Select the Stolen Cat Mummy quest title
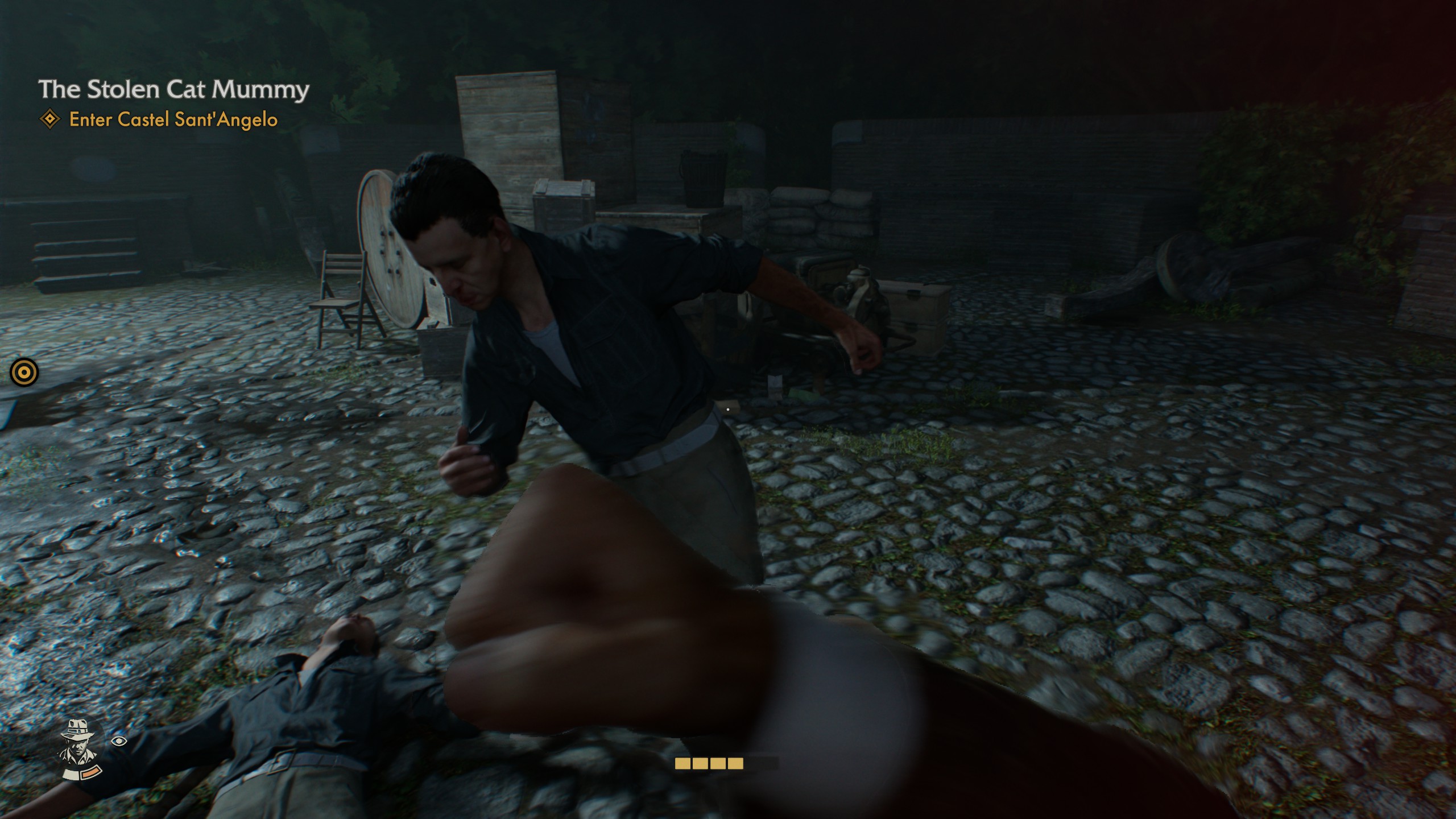The height and width of the screenshot is (819, 1456). [173, 90]
